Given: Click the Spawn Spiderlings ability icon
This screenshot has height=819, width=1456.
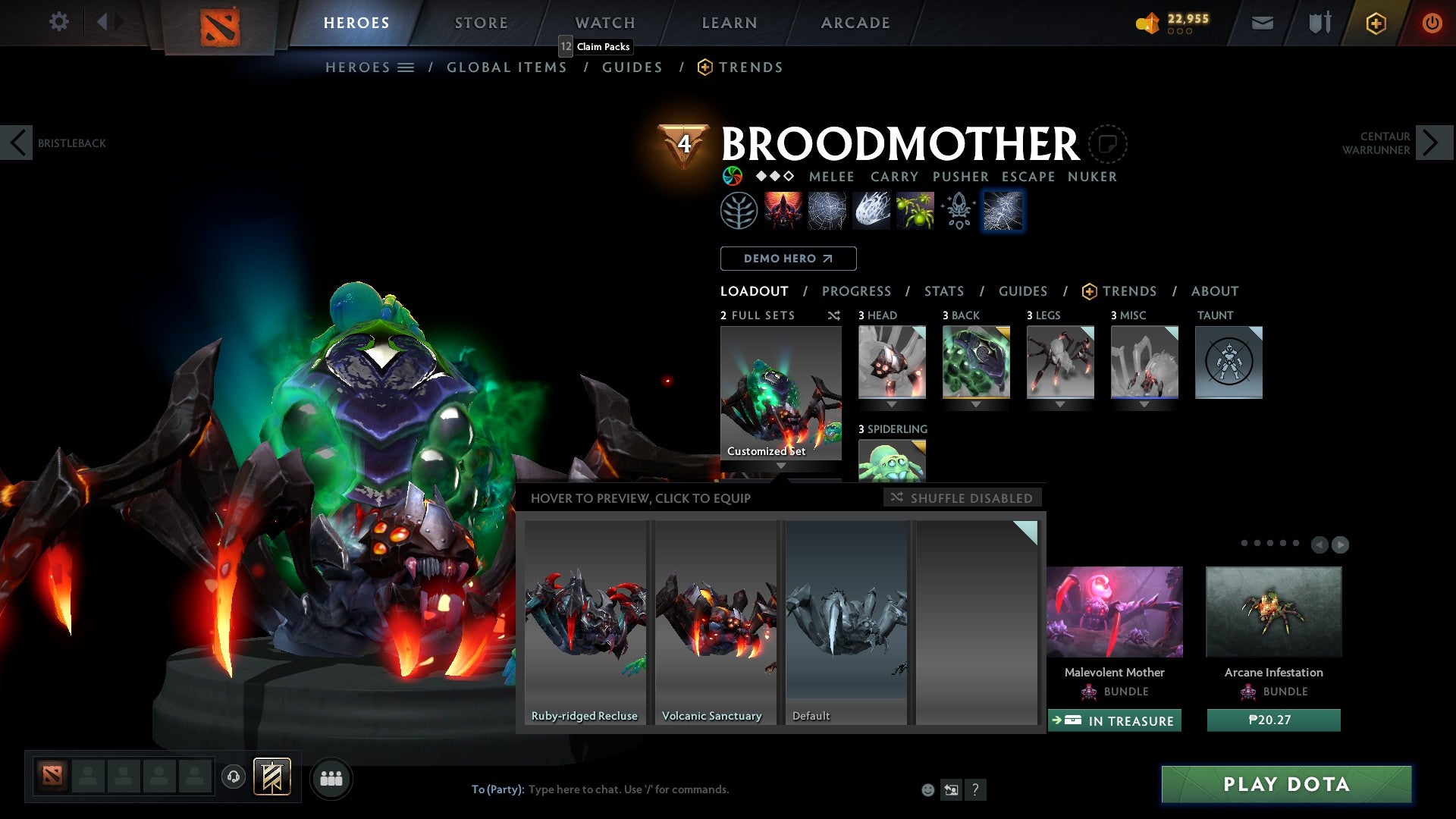Looking at the screenshot, I should coord(915,210).
